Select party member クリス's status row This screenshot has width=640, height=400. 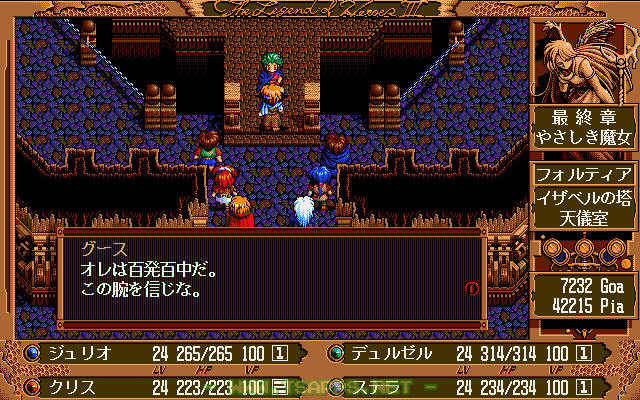[x=160, y=385]
